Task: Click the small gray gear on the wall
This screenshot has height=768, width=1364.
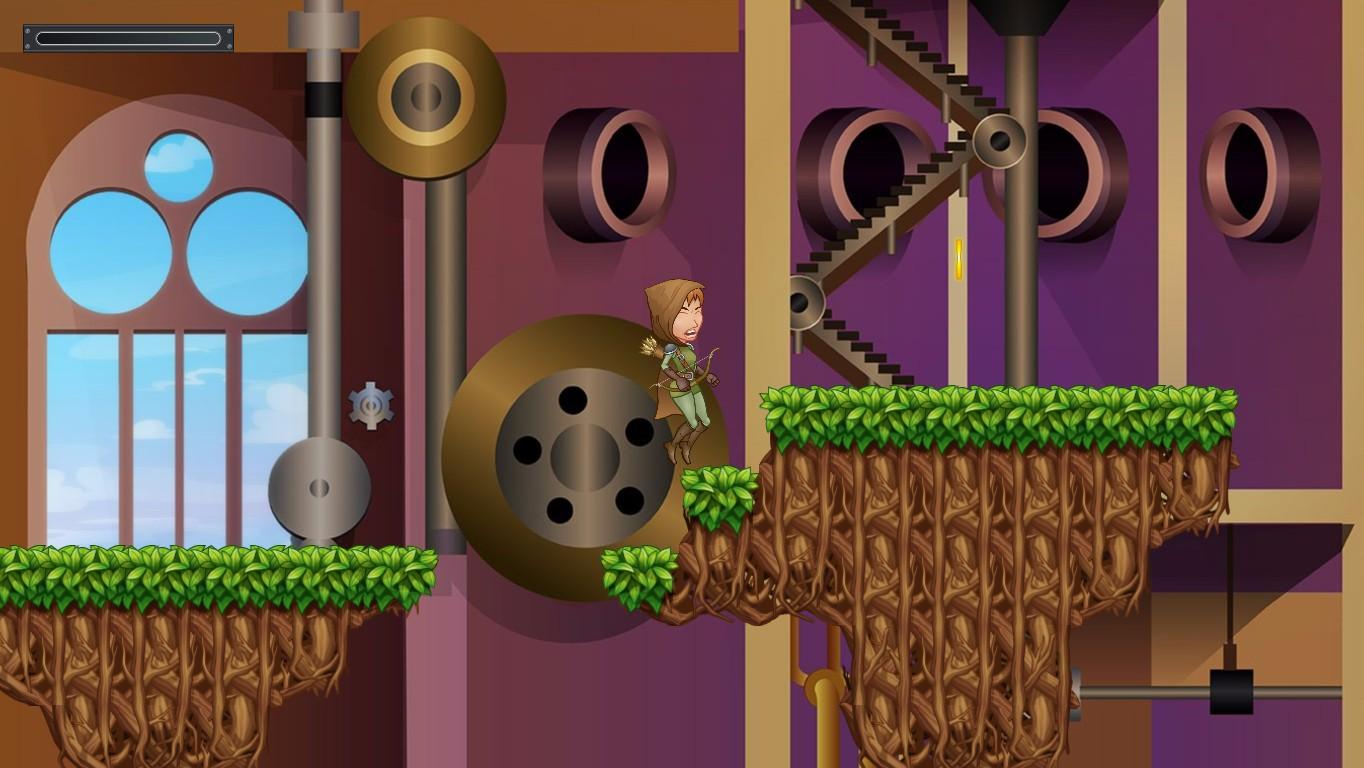Action: point(369,405)
